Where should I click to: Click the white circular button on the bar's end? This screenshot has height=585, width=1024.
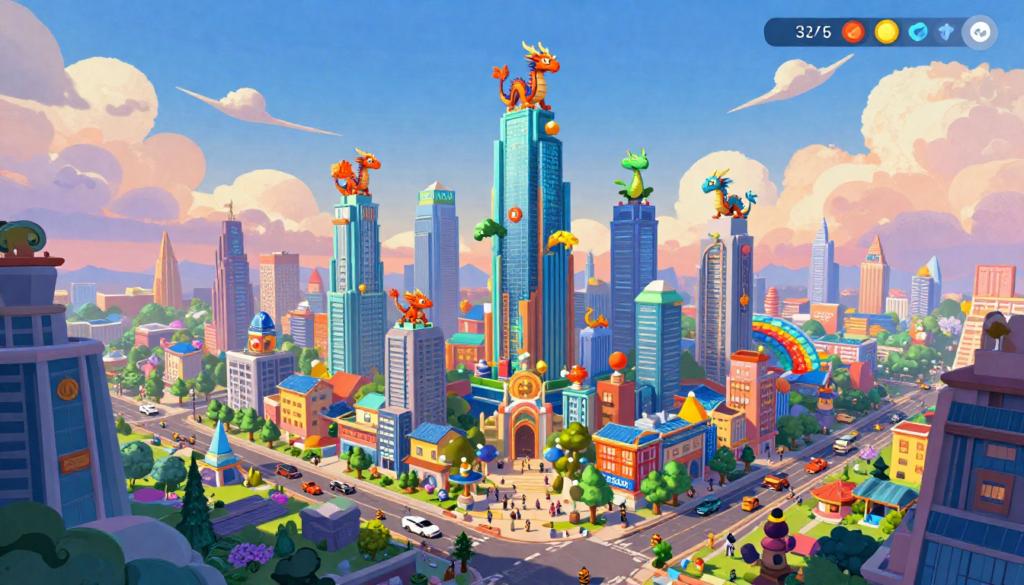979,32
